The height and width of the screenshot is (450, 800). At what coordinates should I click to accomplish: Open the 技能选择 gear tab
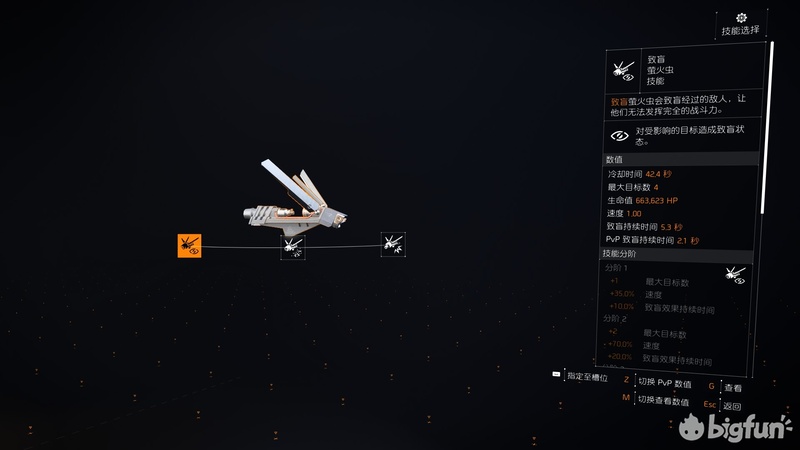pos(741,24)
